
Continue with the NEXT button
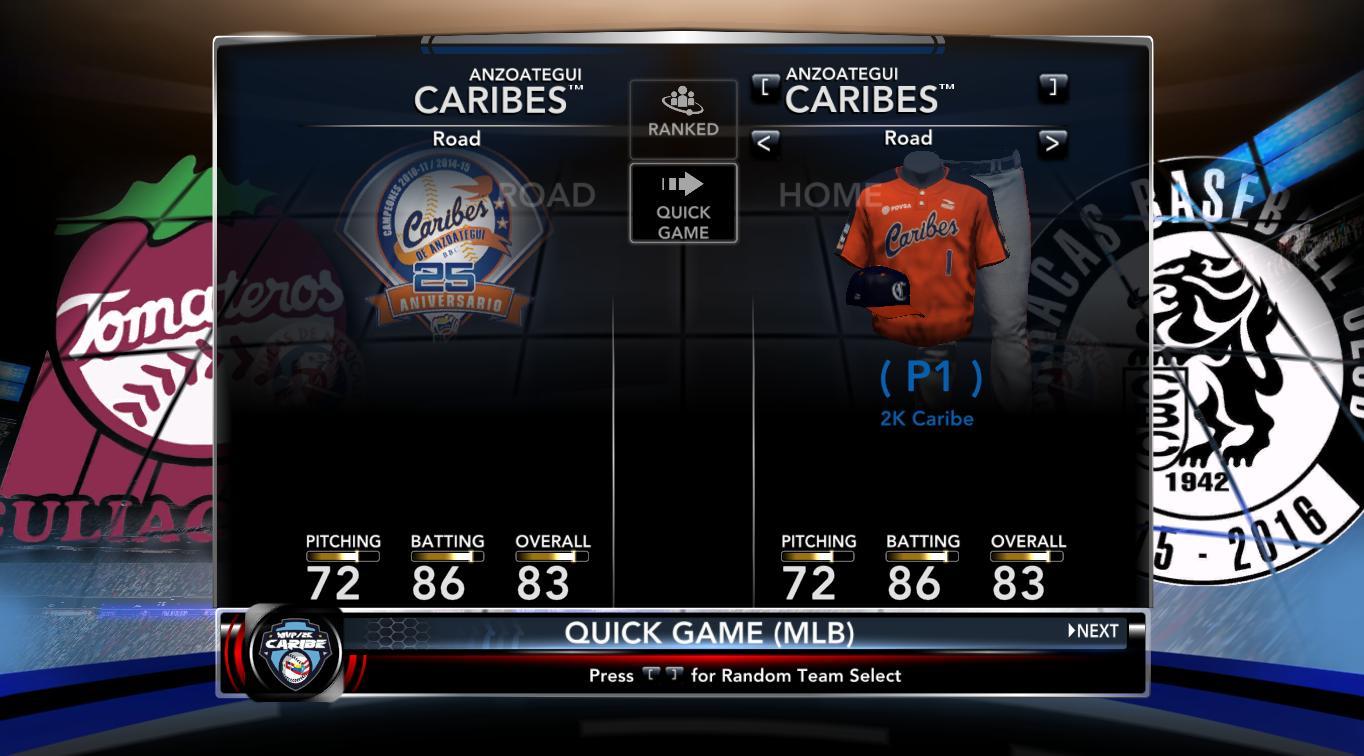coord(1094,631)
